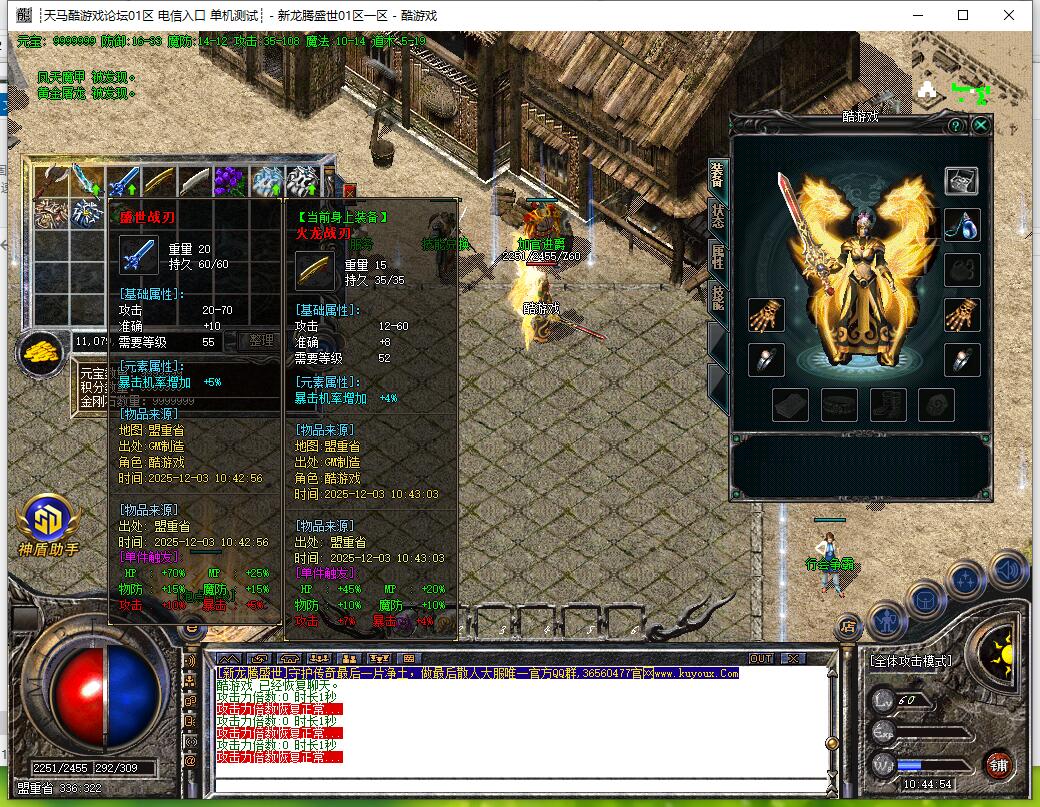The height and width of the screenshot is (807, 1040).
Task: Select the white curved blade item
Action: [x=194, y=181]
